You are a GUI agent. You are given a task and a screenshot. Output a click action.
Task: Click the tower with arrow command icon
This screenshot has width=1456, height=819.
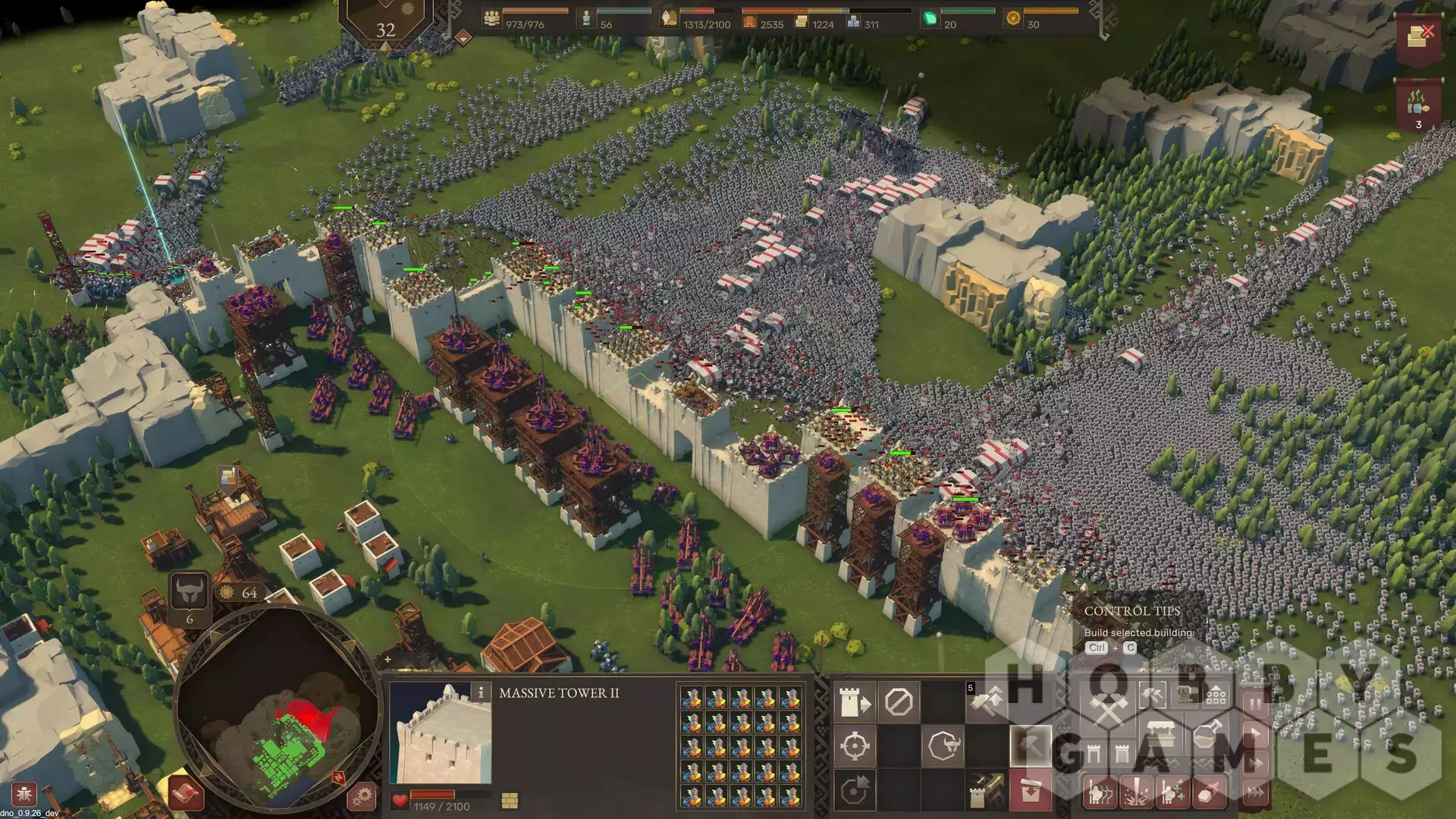tap(855, 702)
